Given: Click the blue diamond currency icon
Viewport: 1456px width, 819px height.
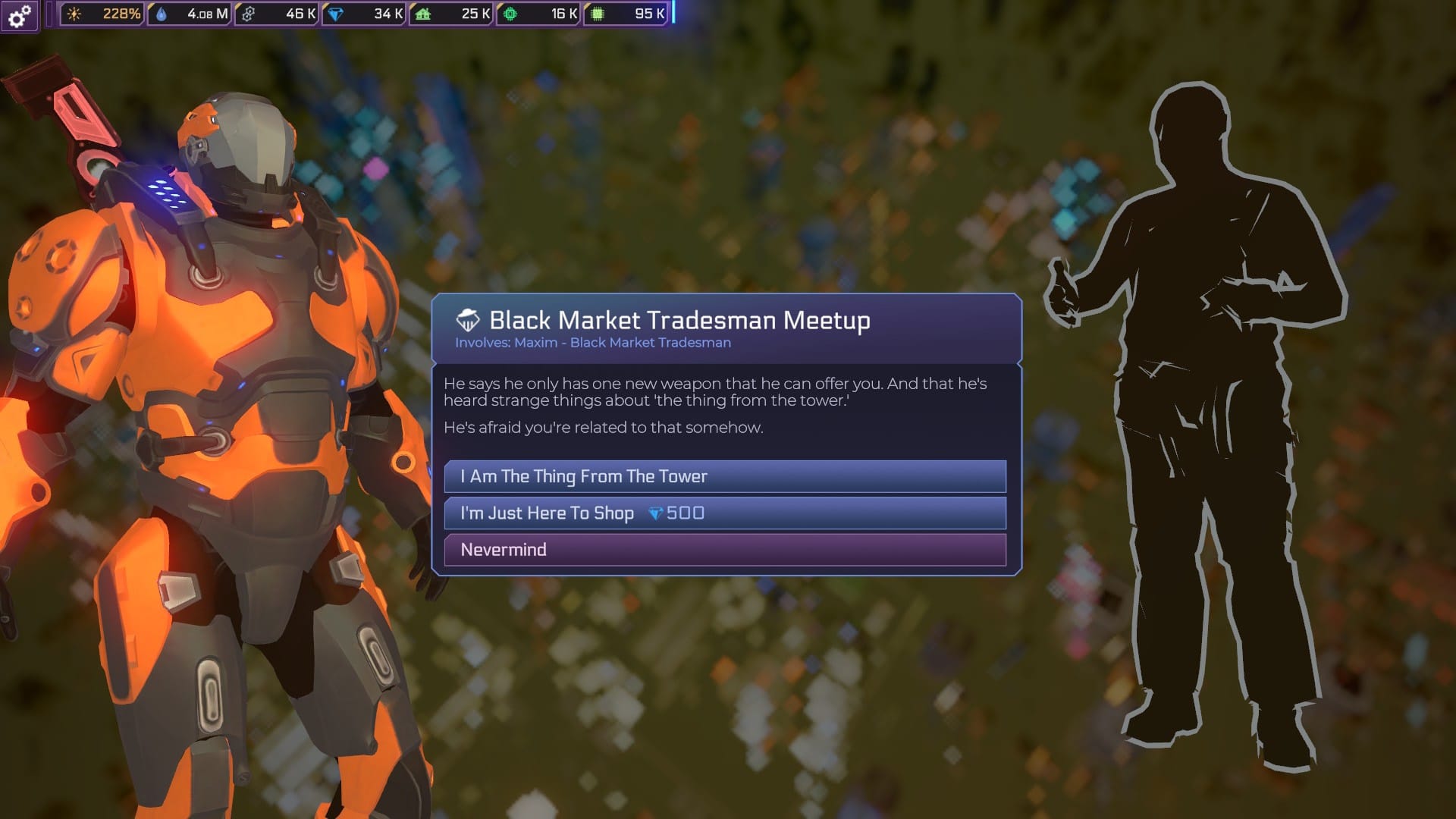Looking at the screenshot, I should pyautogui.click(x=335, y=12).
